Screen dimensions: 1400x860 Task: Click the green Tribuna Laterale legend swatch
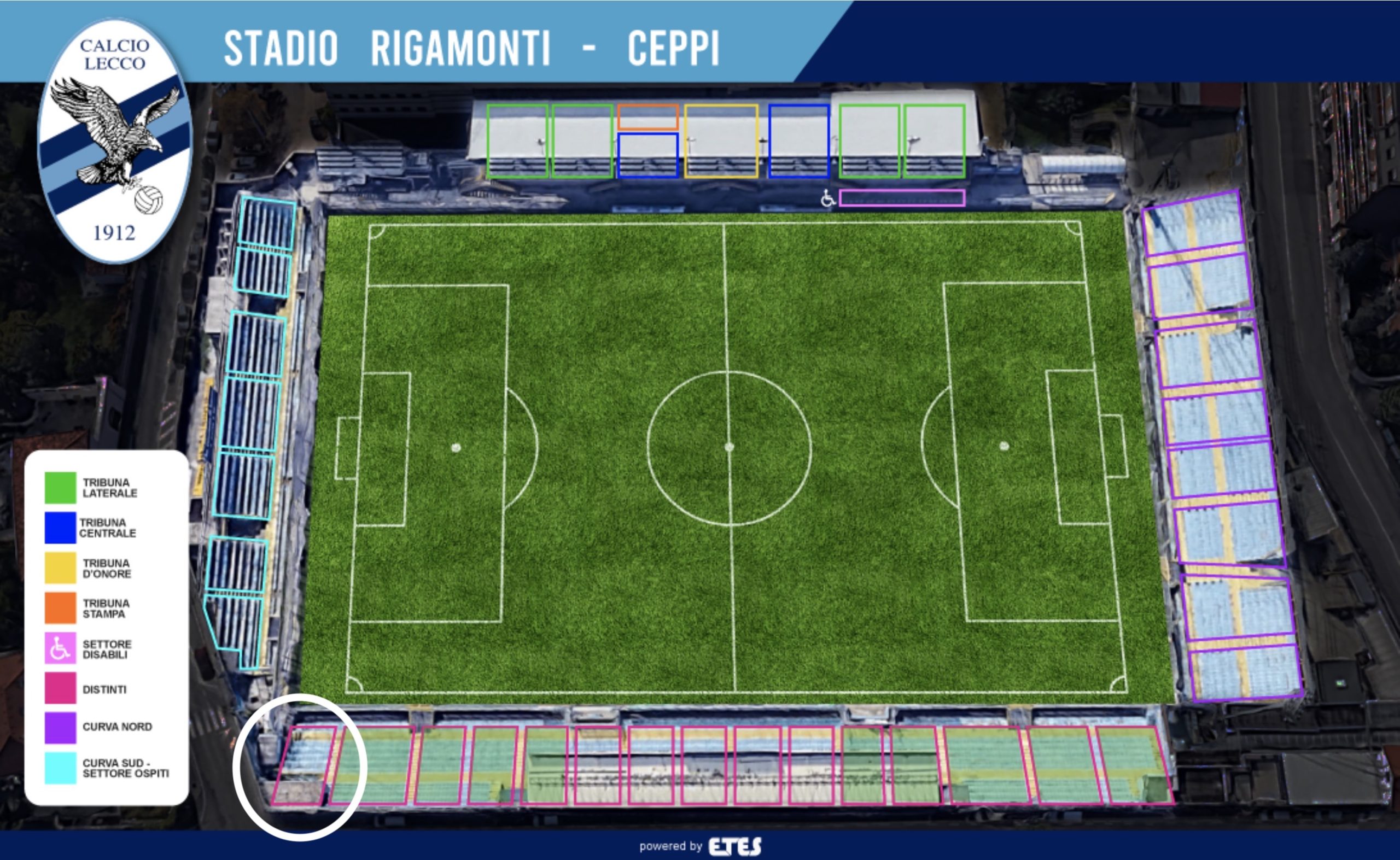(60, 488)
